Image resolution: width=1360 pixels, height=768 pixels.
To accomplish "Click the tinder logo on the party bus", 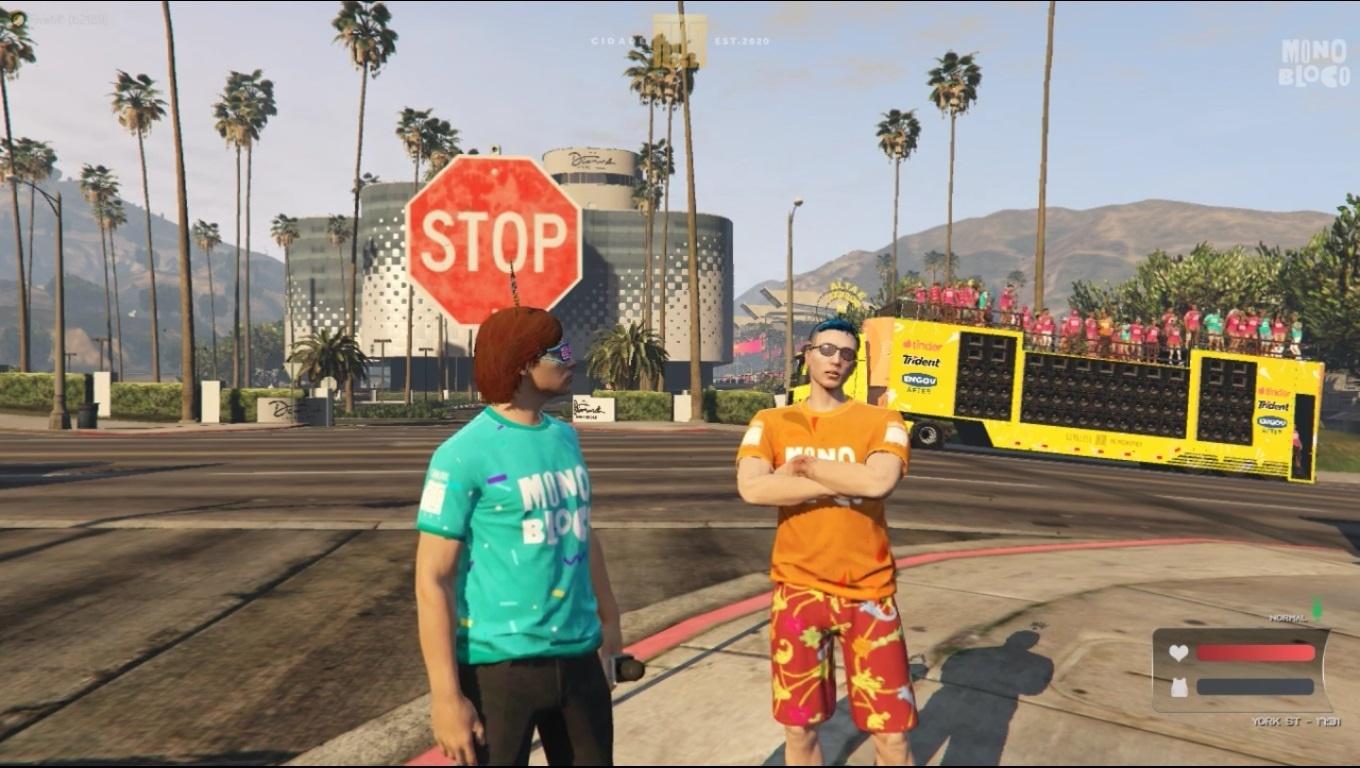I will 922,345.
